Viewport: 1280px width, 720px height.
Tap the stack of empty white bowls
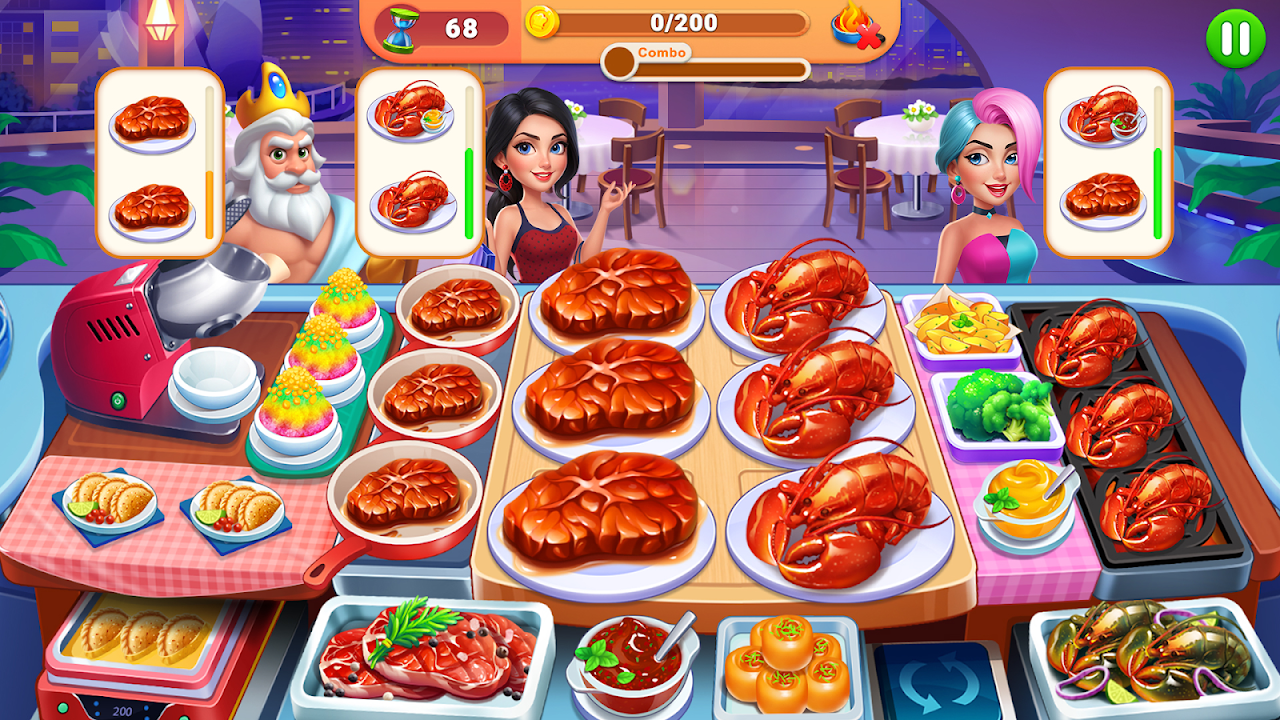click(x=215, y=382)
